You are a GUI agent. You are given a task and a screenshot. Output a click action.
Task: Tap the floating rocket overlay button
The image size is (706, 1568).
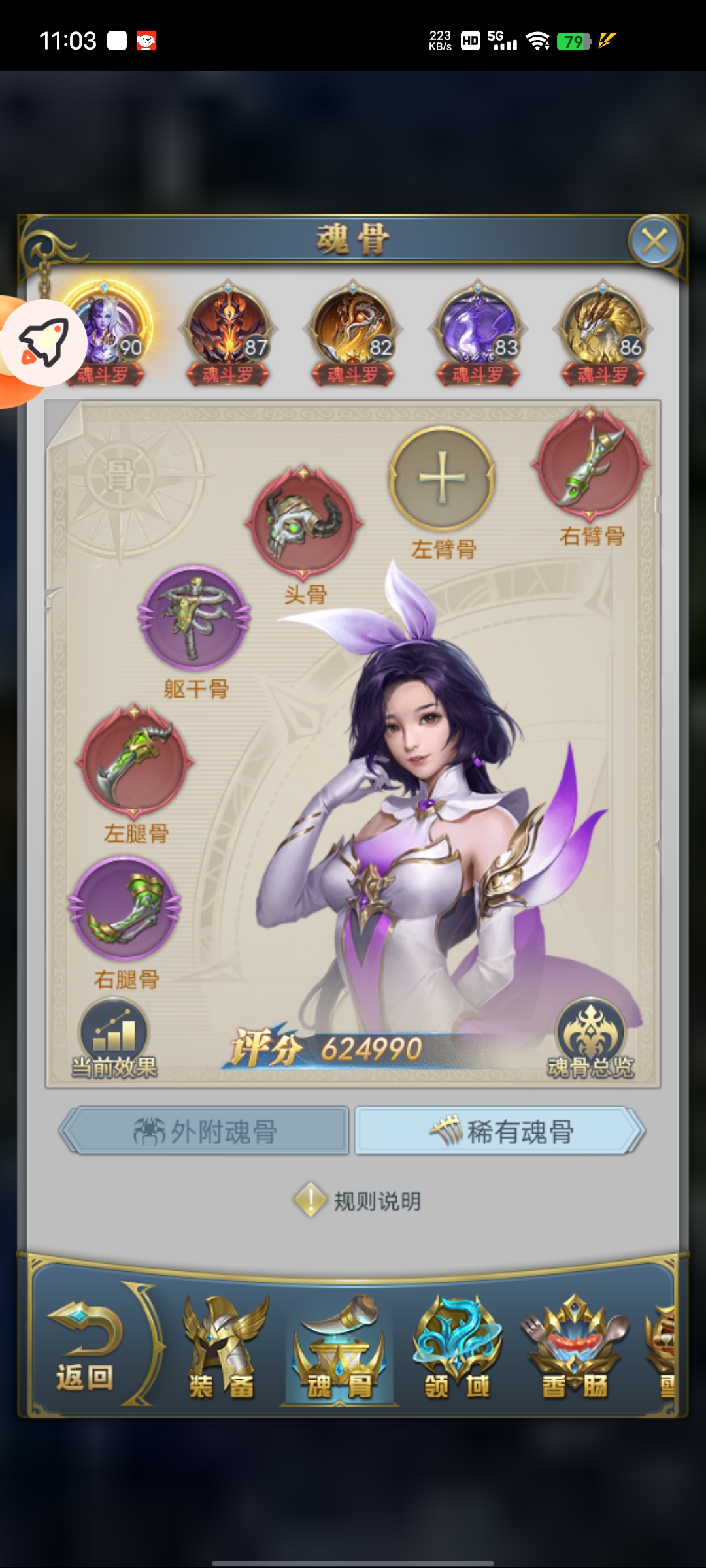click(43, 342)
